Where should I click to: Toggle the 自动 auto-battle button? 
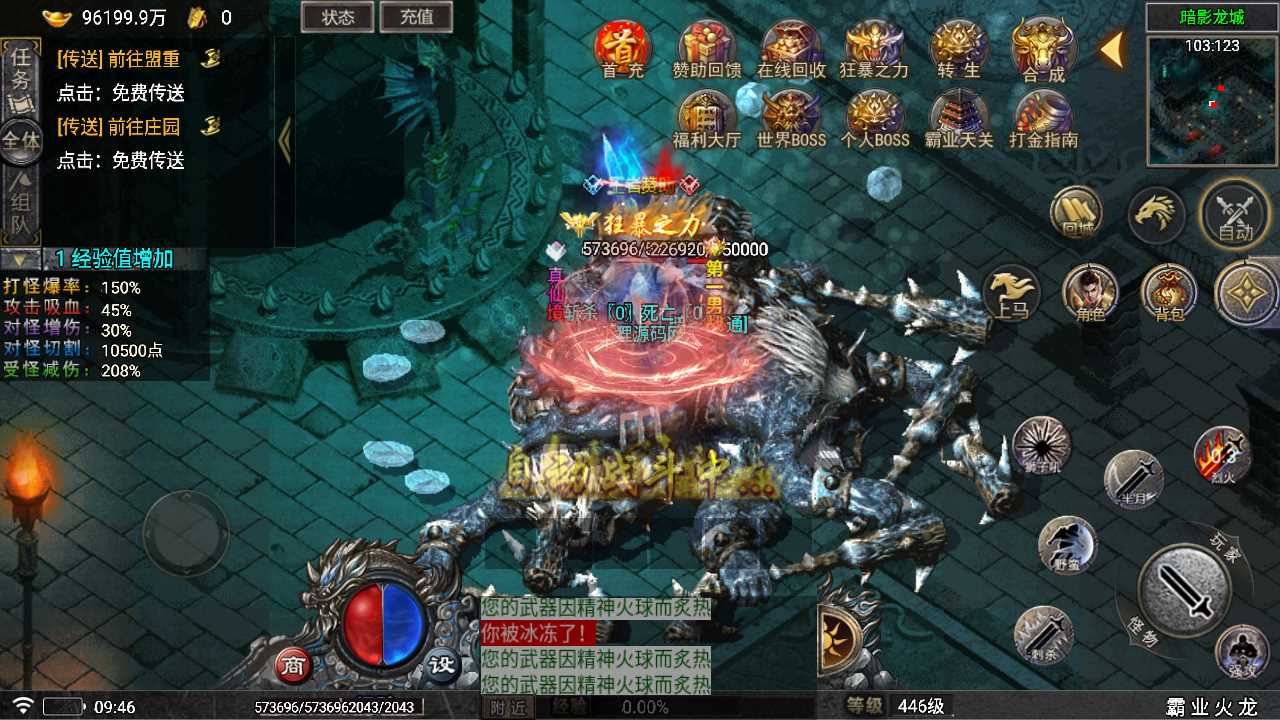[1235, 213]
